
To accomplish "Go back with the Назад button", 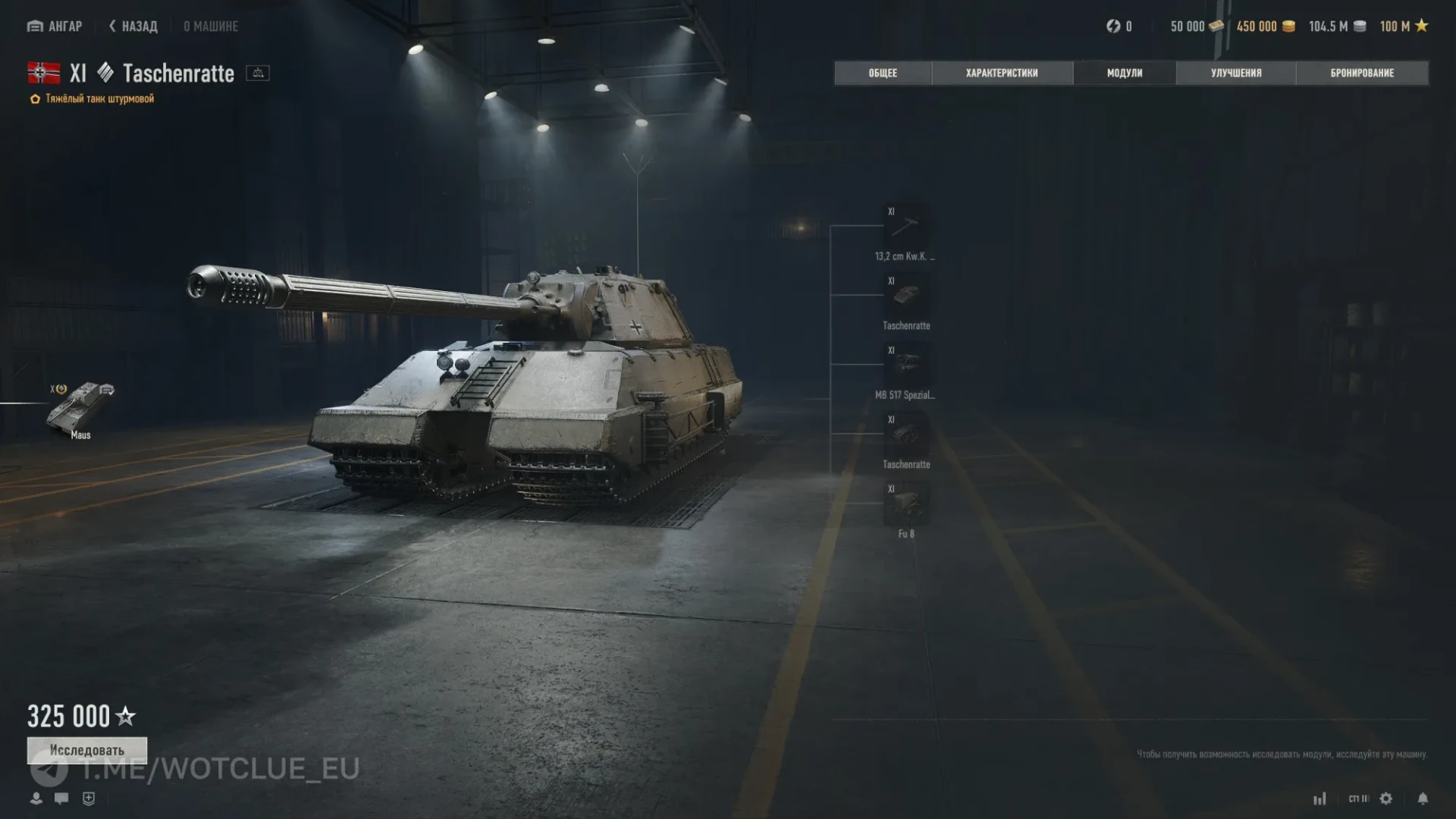I will [133, 27].
